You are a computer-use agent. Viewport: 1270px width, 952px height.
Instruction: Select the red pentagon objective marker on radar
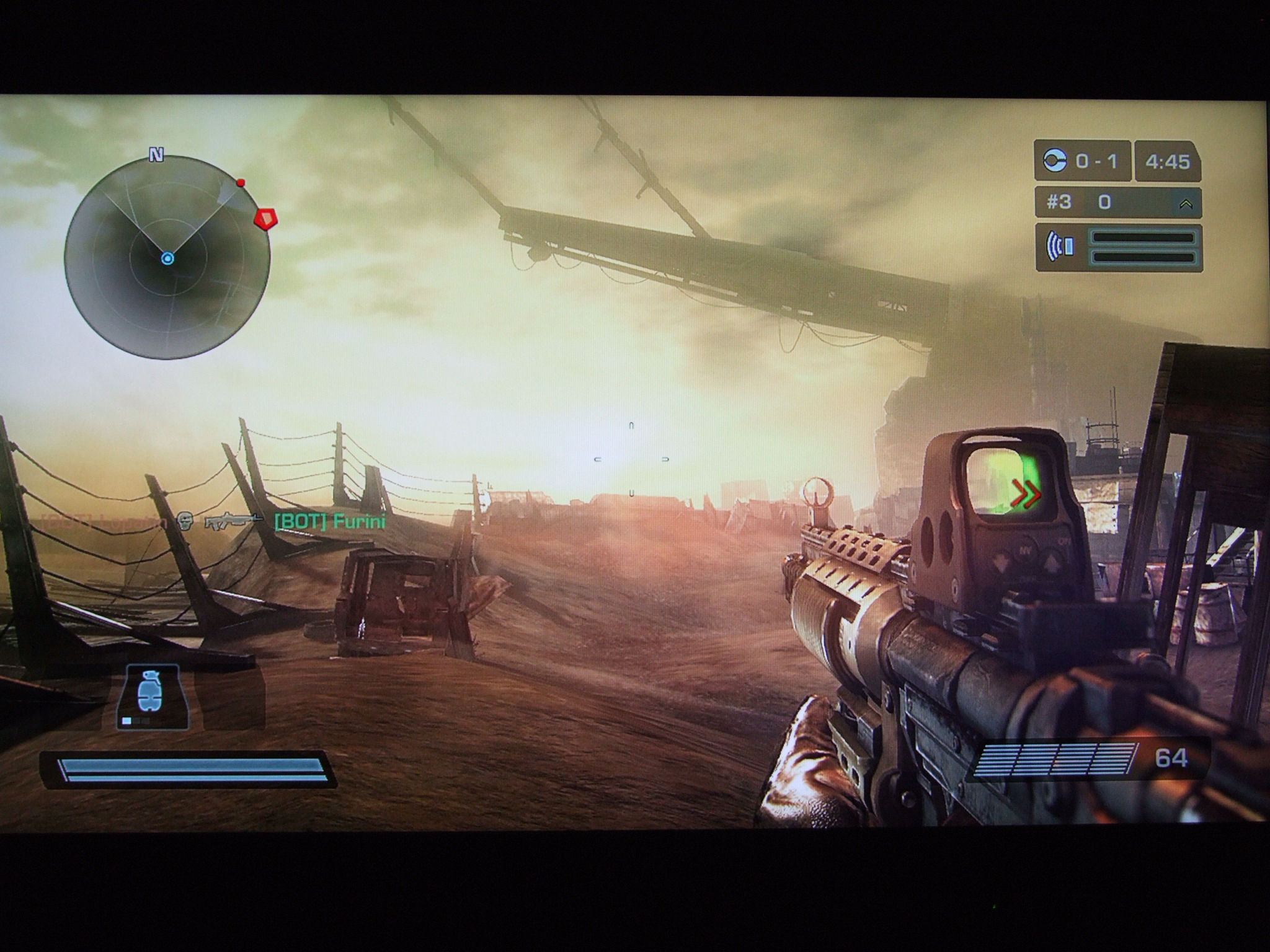265,218
